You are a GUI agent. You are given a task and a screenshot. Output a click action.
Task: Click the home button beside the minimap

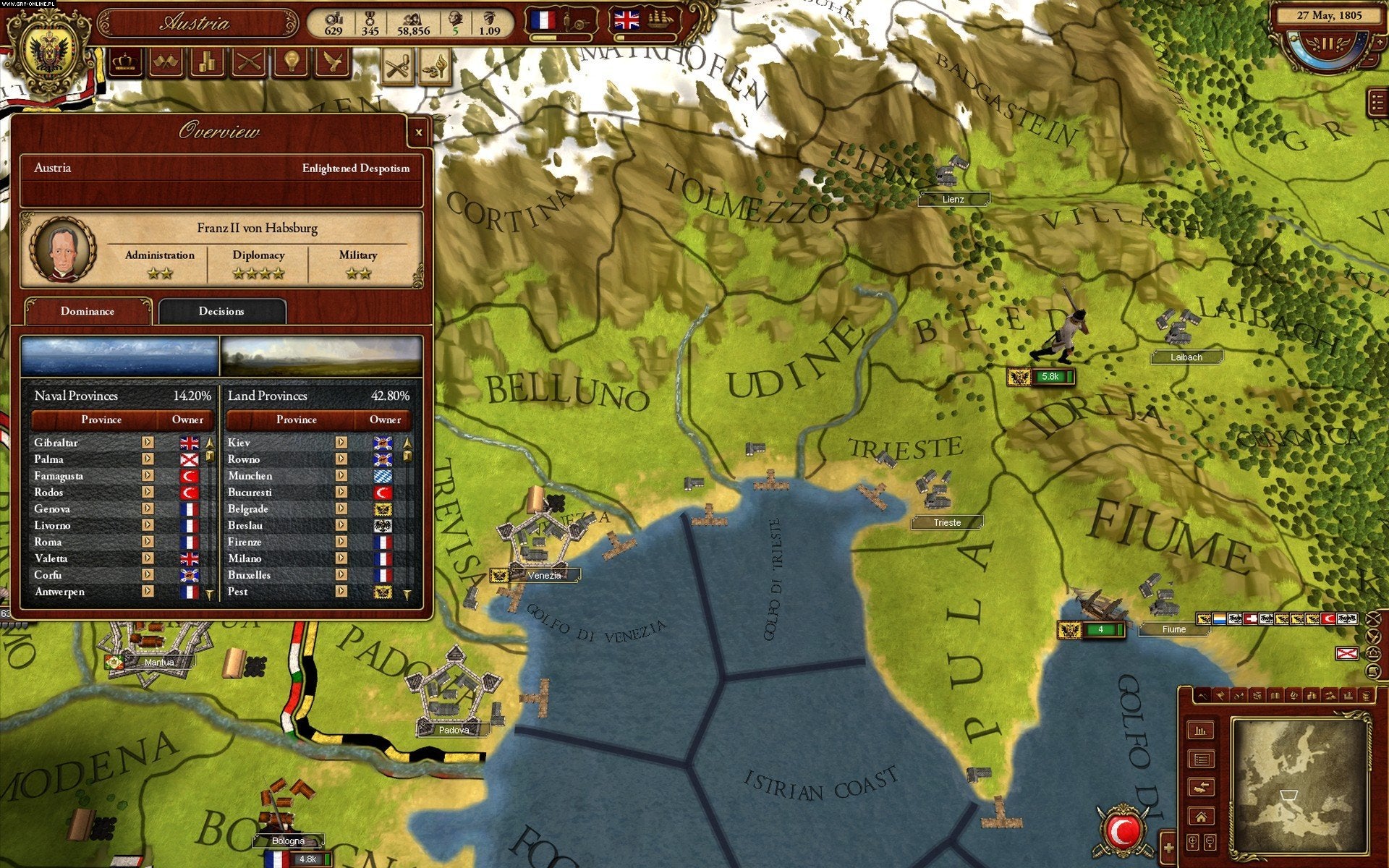(x=1201, y=817)
